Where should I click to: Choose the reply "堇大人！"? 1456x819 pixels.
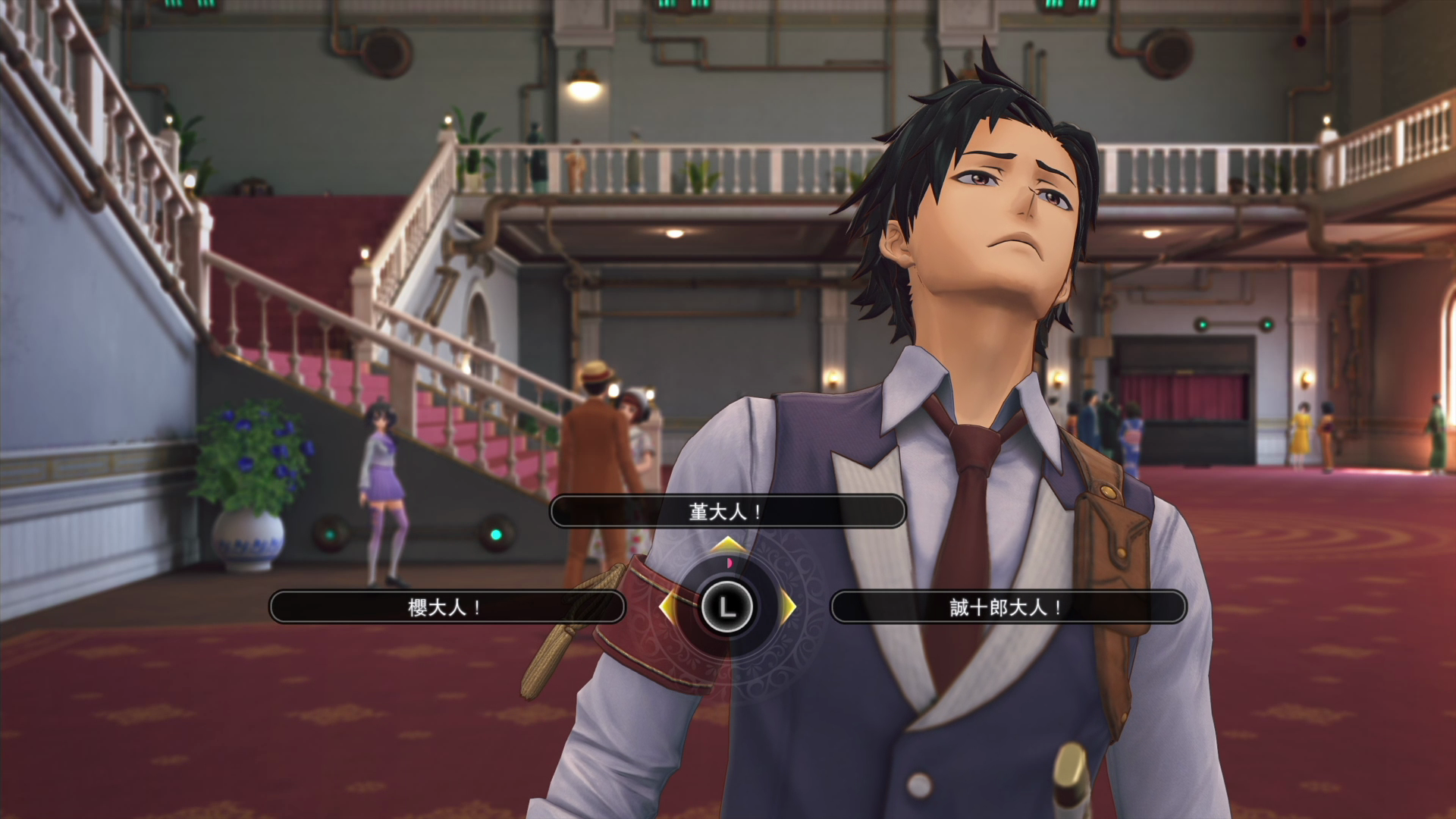[x=726, y=512]
